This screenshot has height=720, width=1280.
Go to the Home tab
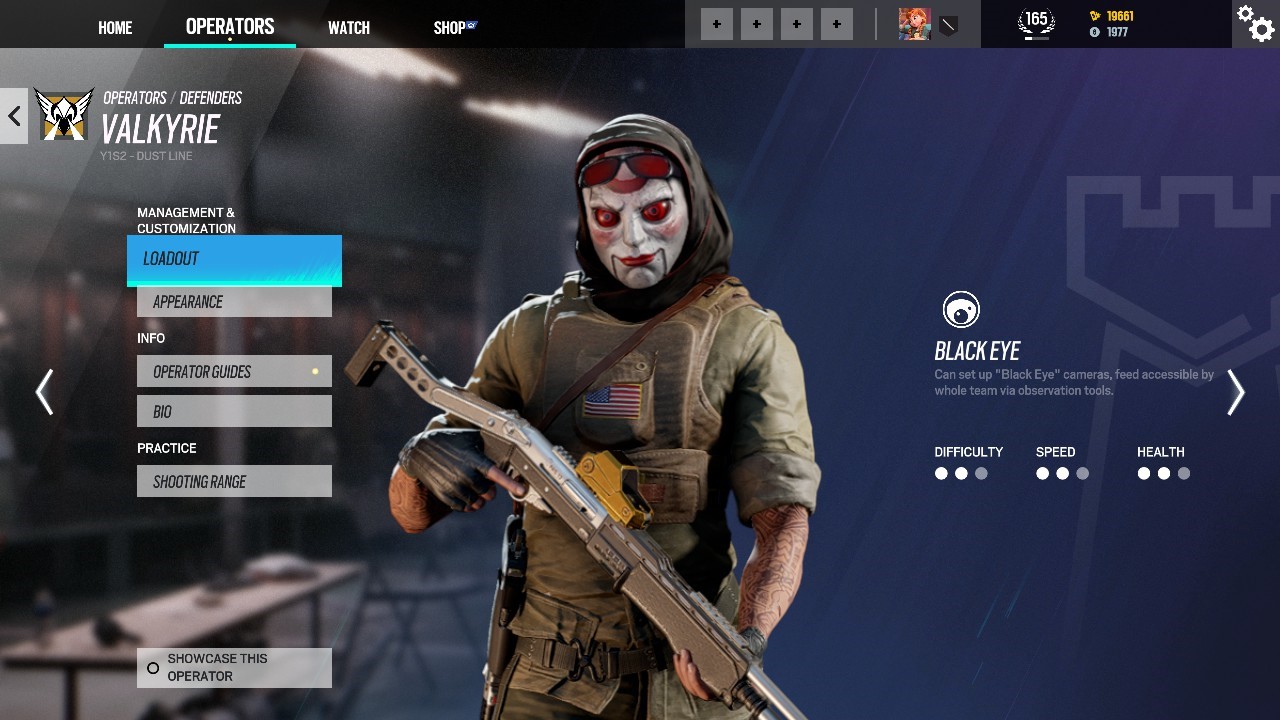[x=115, y=28]
